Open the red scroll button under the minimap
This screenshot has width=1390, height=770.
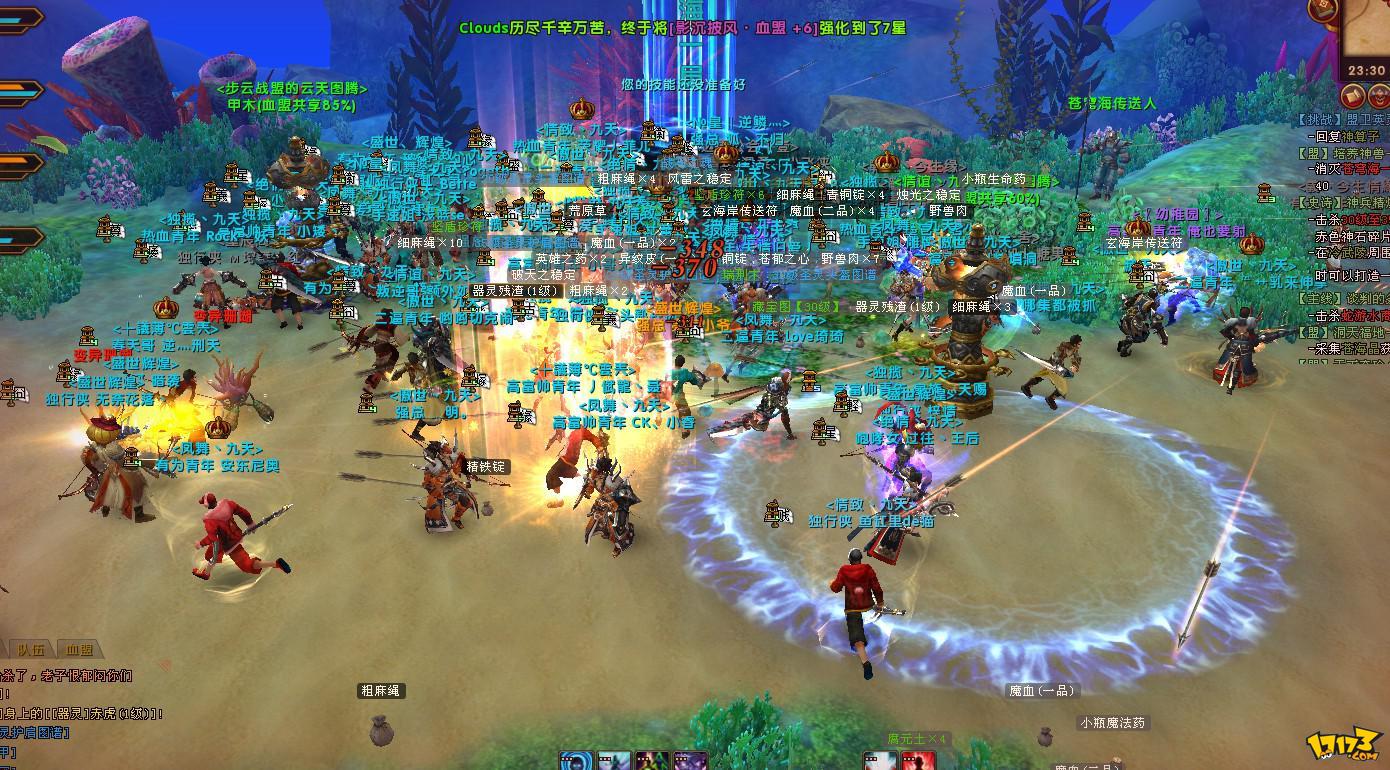tap(1354, 96)
